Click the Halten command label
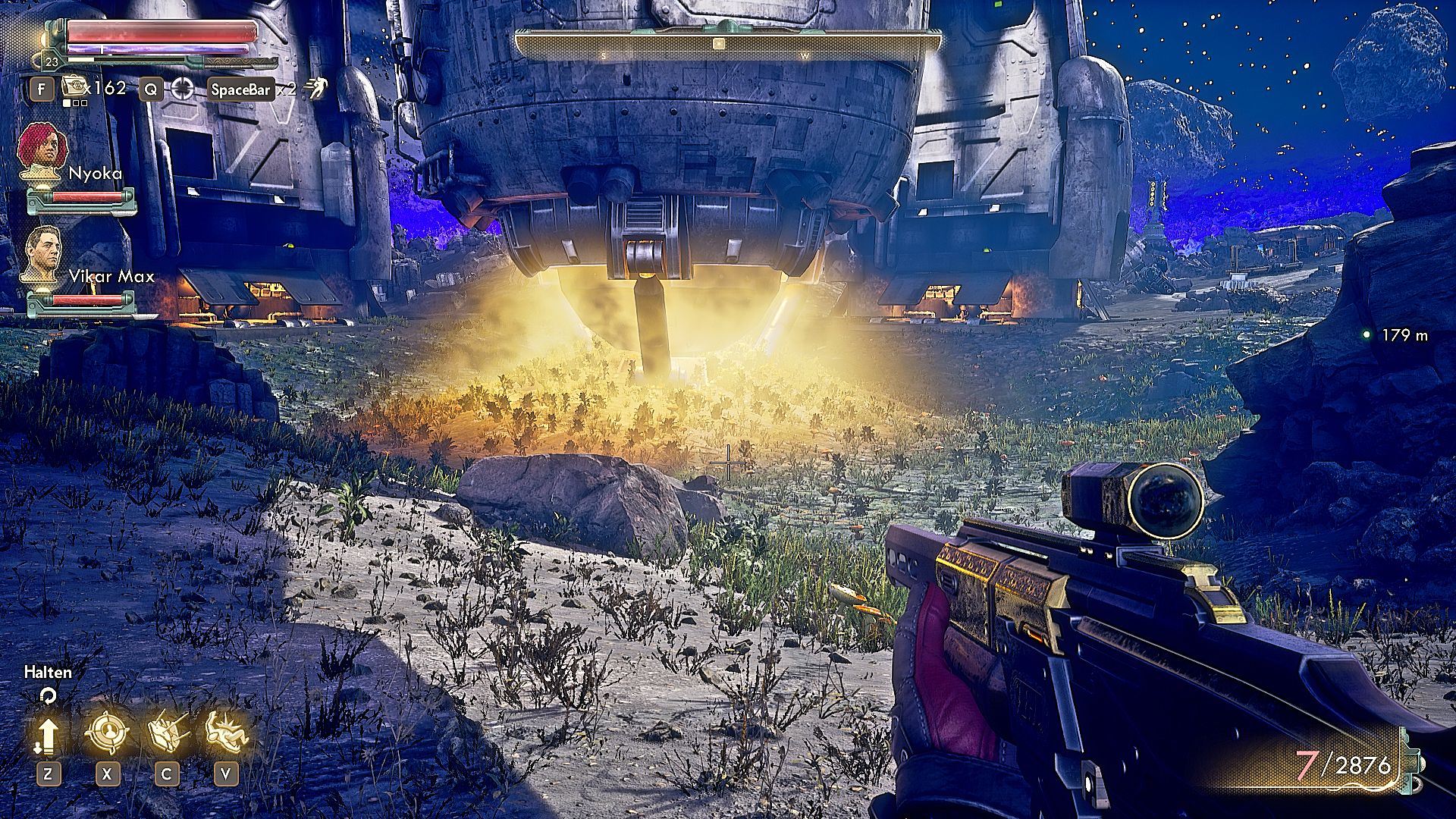The height and width of the screenshot is (819, 1456). click(x=47, y=673)
